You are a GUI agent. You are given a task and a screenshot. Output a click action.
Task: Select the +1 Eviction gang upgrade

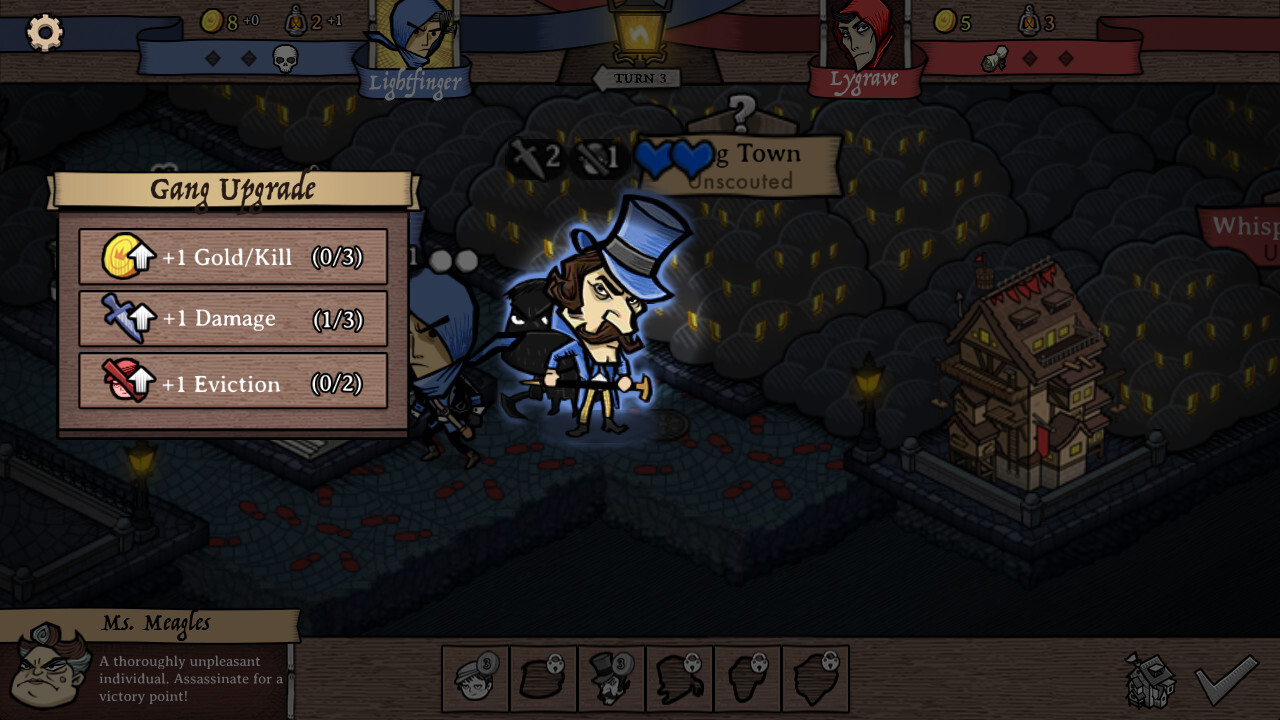[x=233, y=383]
